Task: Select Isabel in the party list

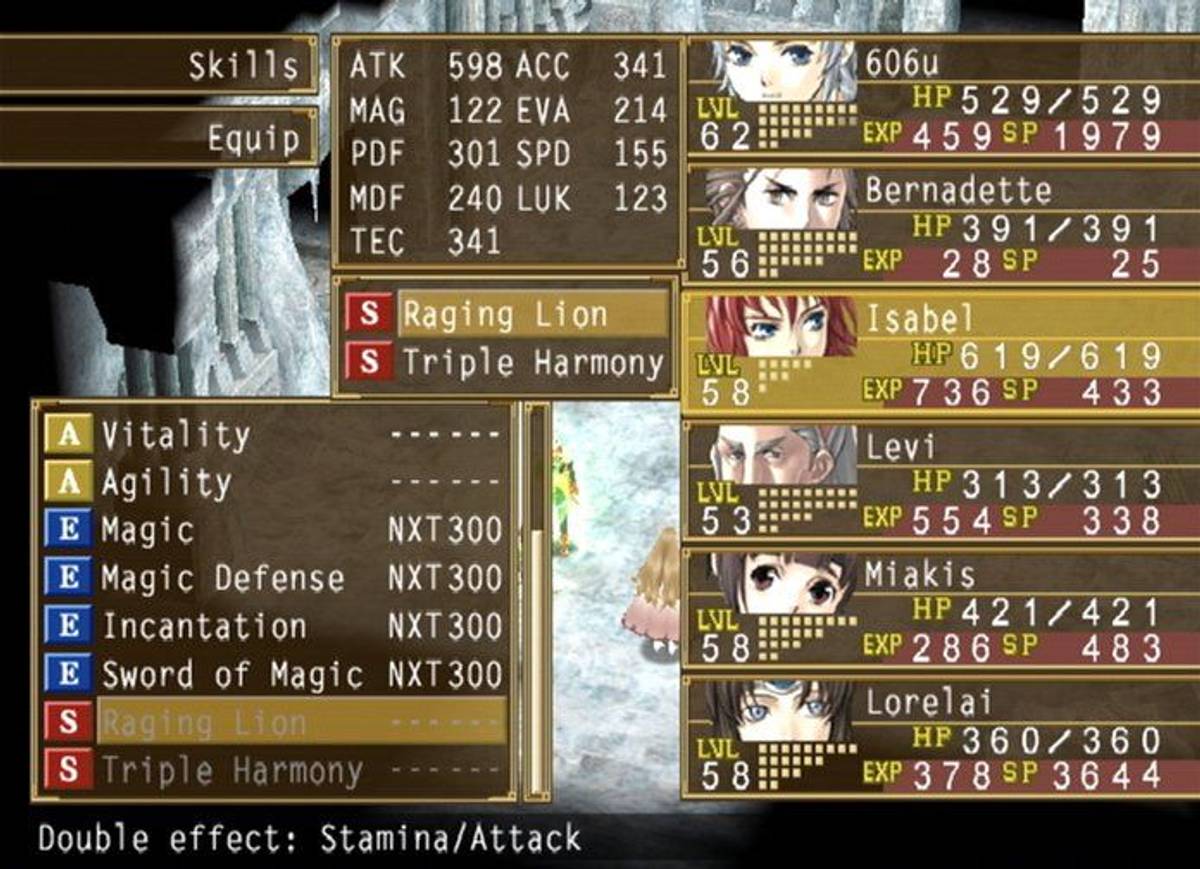Action: click(x=938, y=353)
